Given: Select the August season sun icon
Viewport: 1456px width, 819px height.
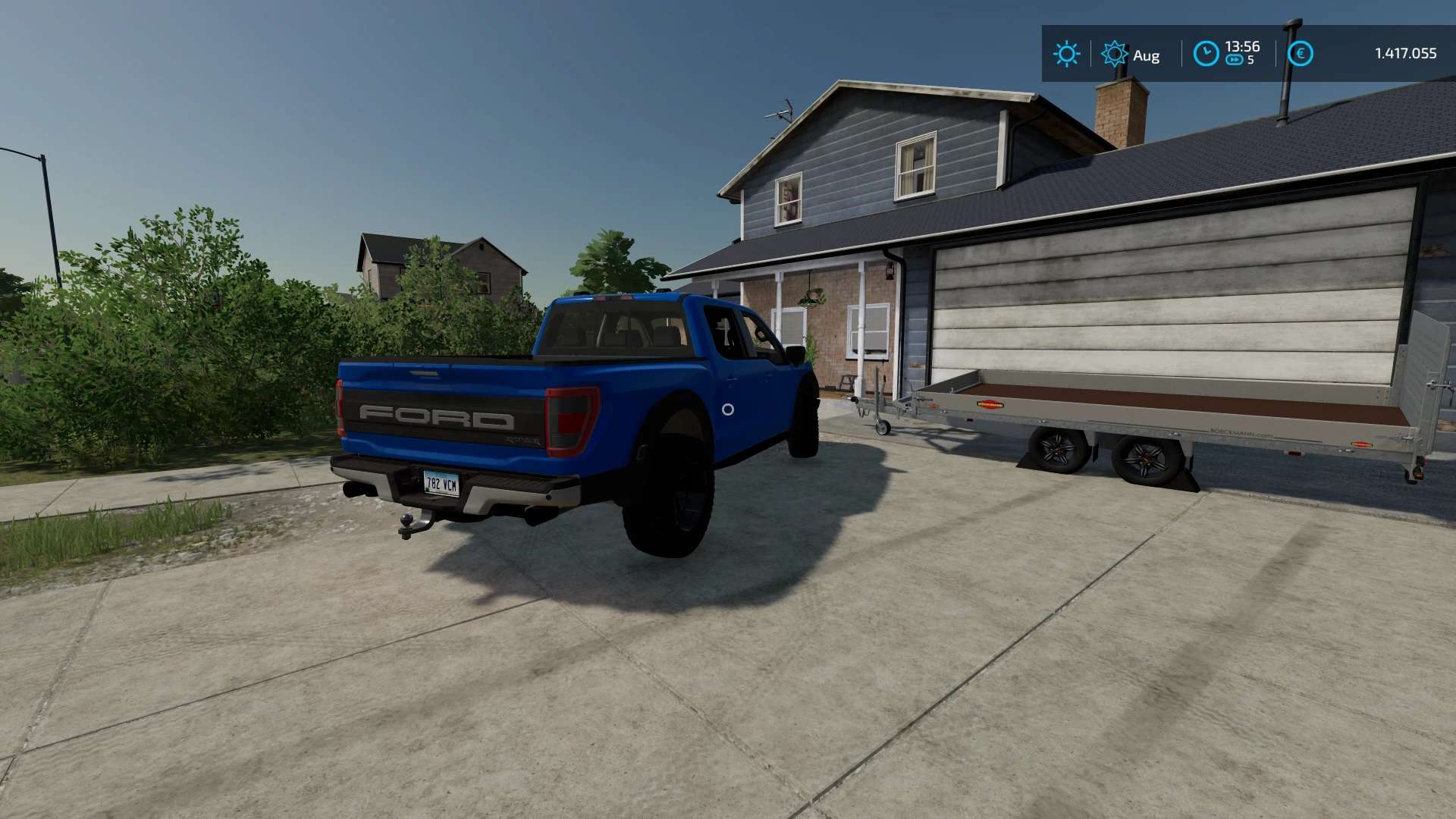Looking at the screenshot, I should 1114,54.
